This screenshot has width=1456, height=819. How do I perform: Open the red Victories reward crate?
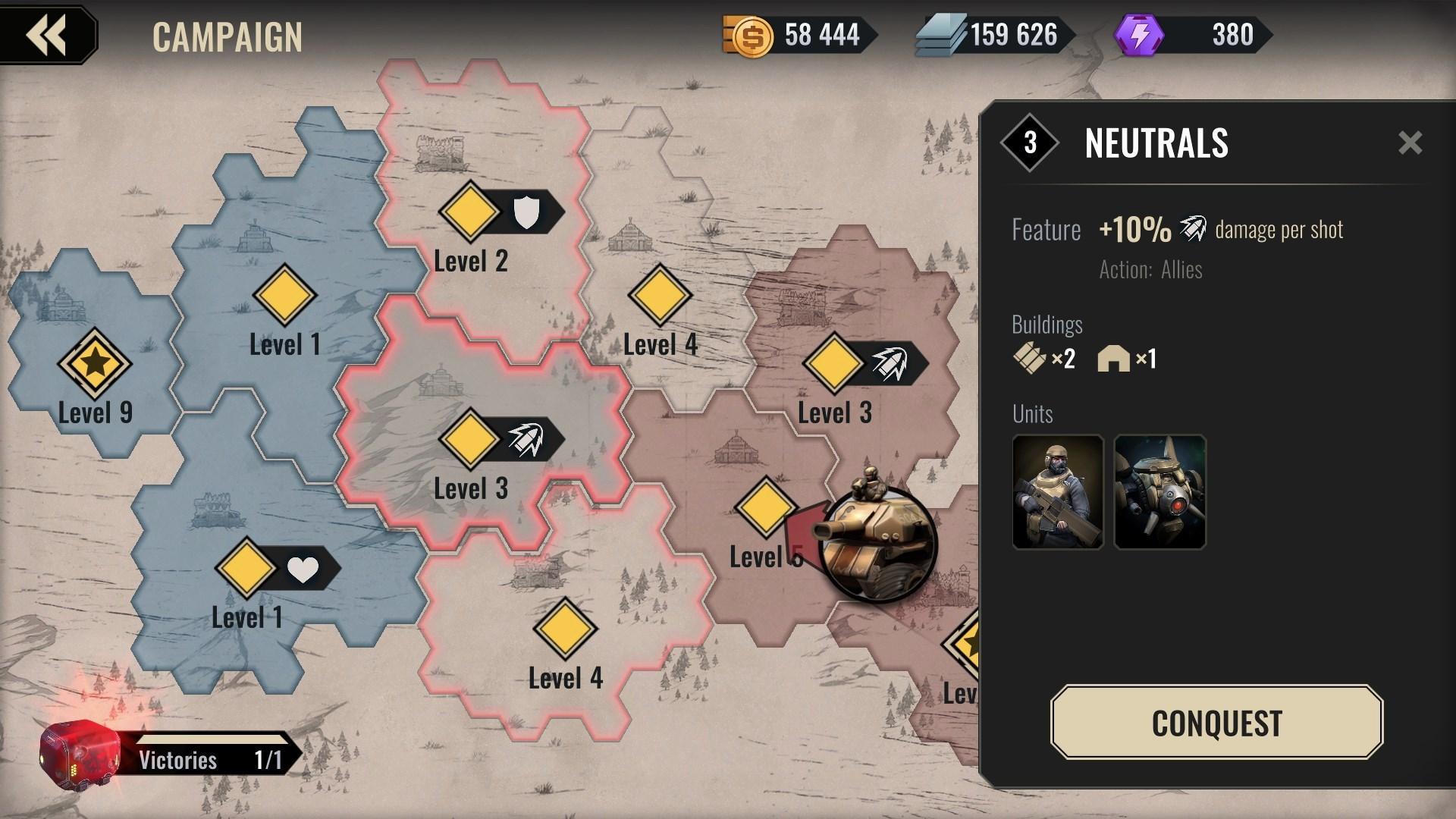tap(79, 756)
